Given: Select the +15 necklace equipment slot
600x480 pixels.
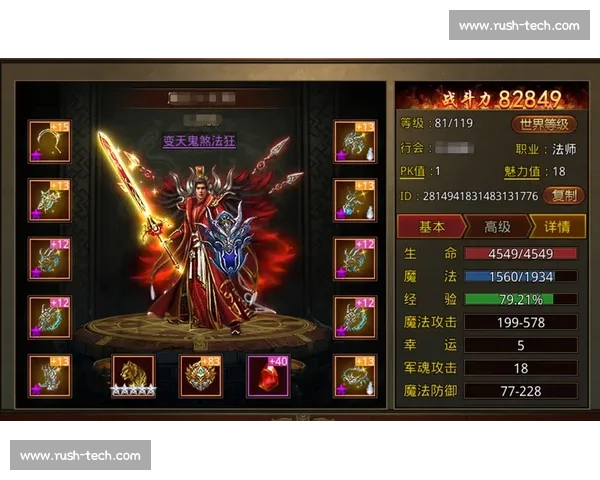Looking at the screenshot, I should (49, 141).
